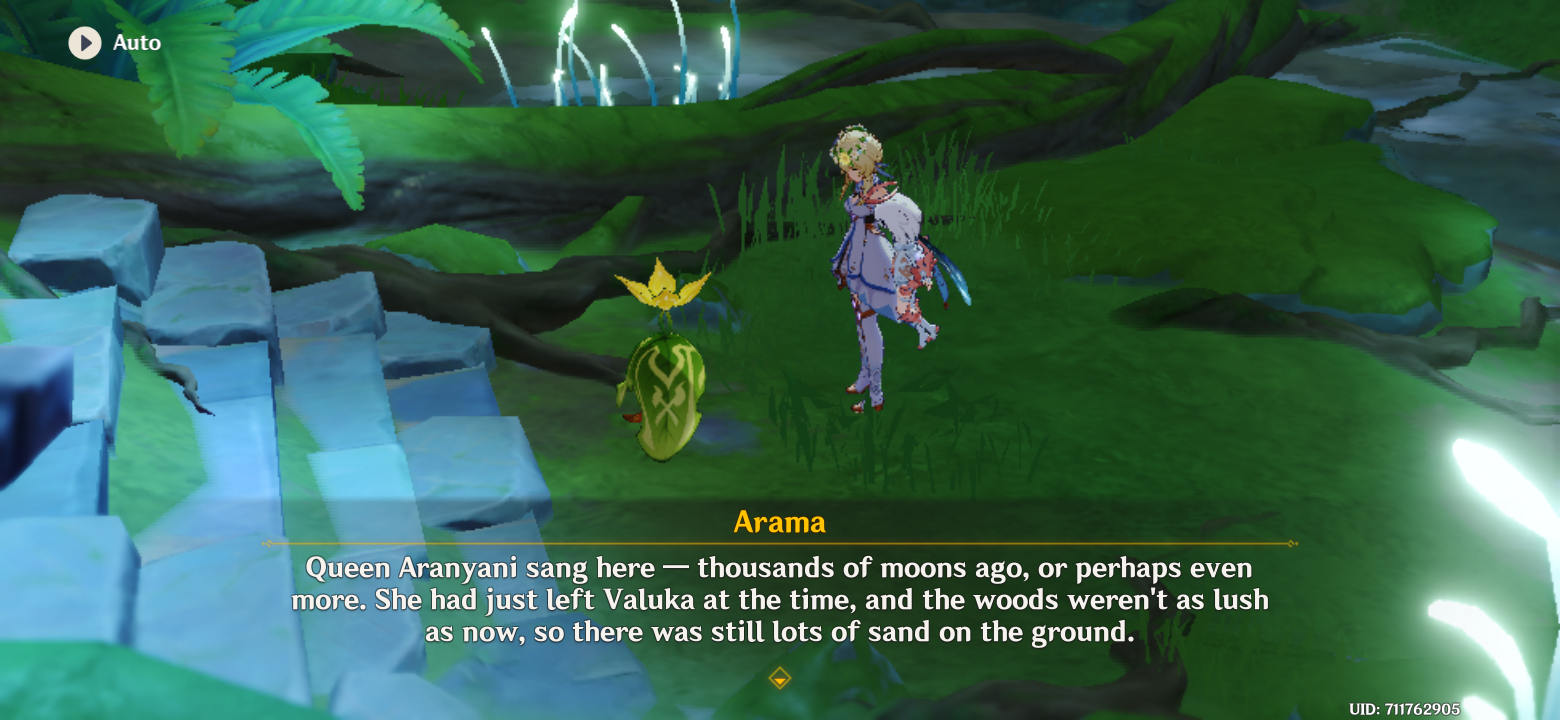
Task: Click the downward arrow to advance the conversation
Action: tap(779, 678)
